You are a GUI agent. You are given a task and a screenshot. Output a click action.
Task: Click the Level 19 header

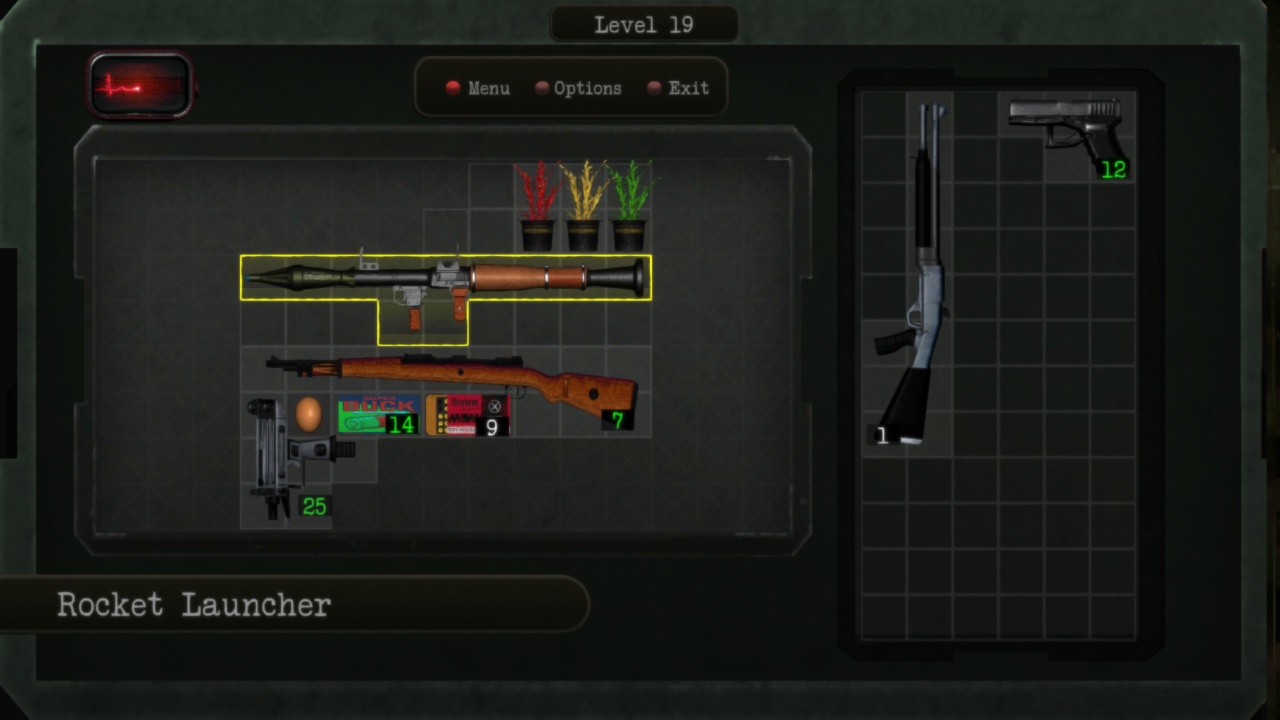pos(643,24)
